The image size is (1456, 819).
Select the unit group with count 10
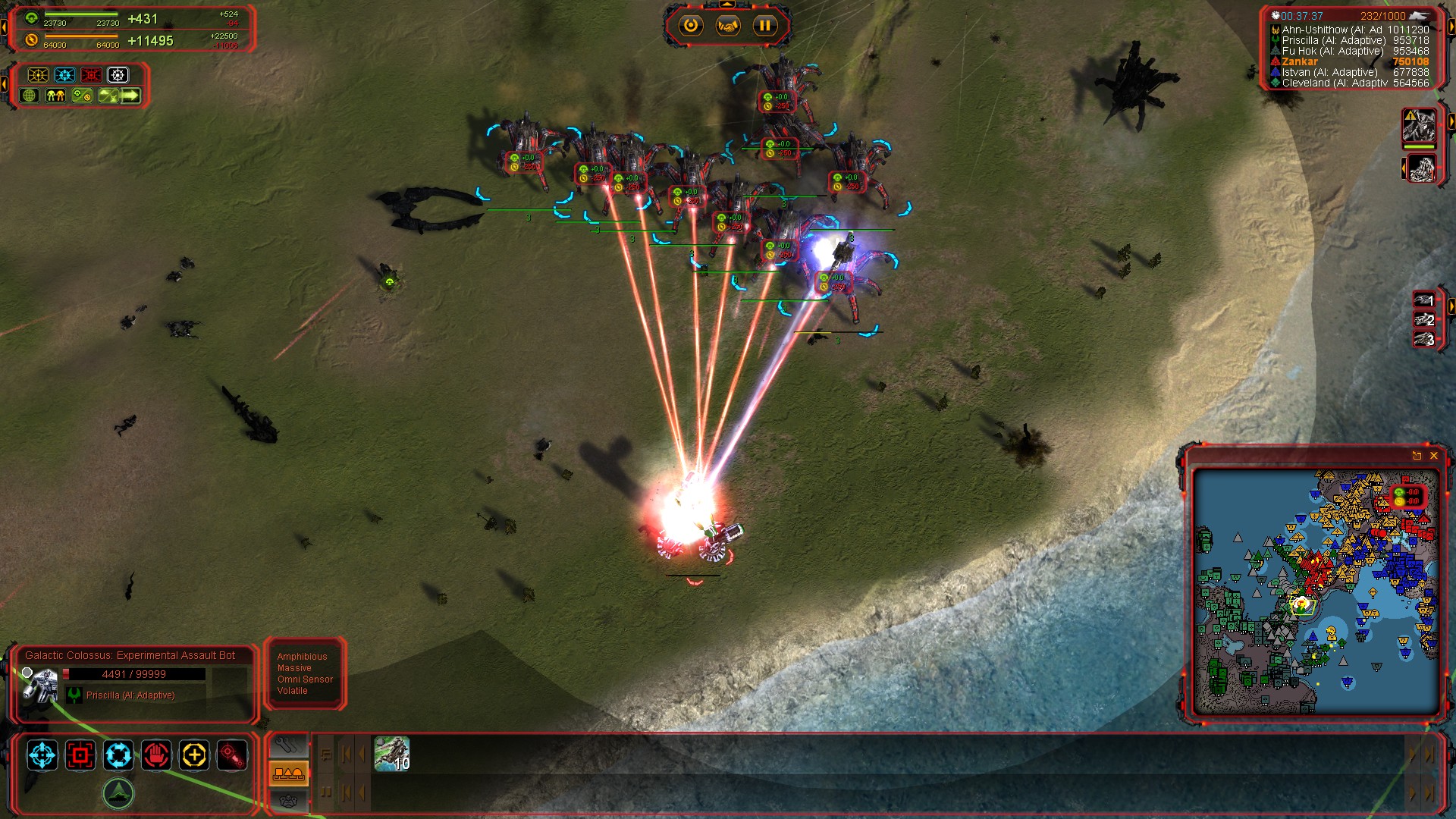(x=391, y=754)
